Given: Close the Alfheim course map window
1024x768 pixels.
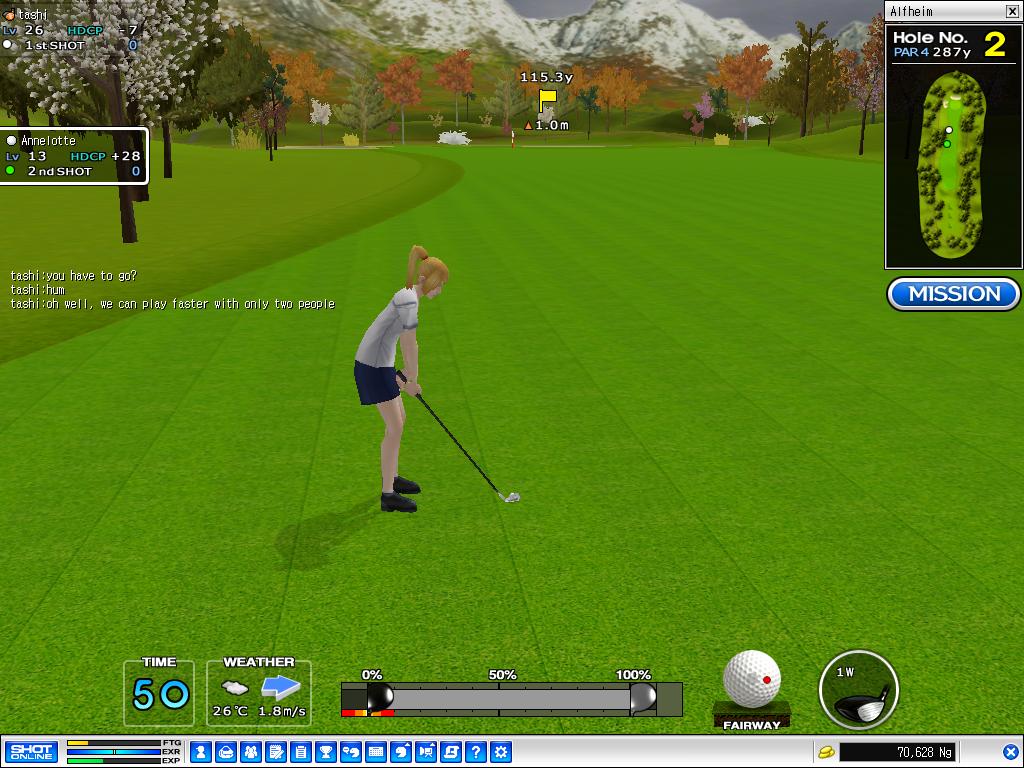Looking at the screenshot, I should [1012, 12].
